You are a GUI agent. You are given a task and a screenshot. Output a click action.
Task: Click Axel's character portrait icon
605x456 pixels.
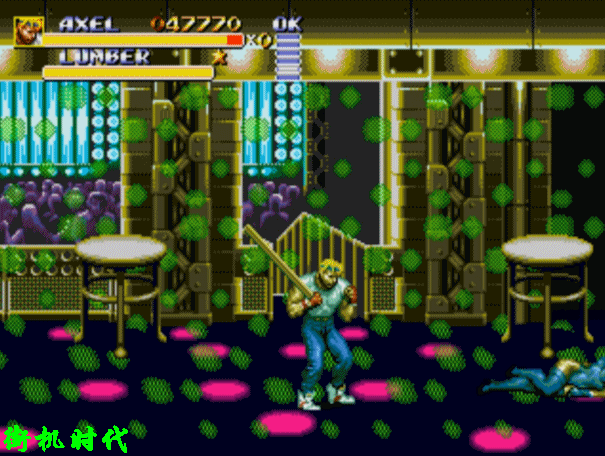tap(27, 31)
